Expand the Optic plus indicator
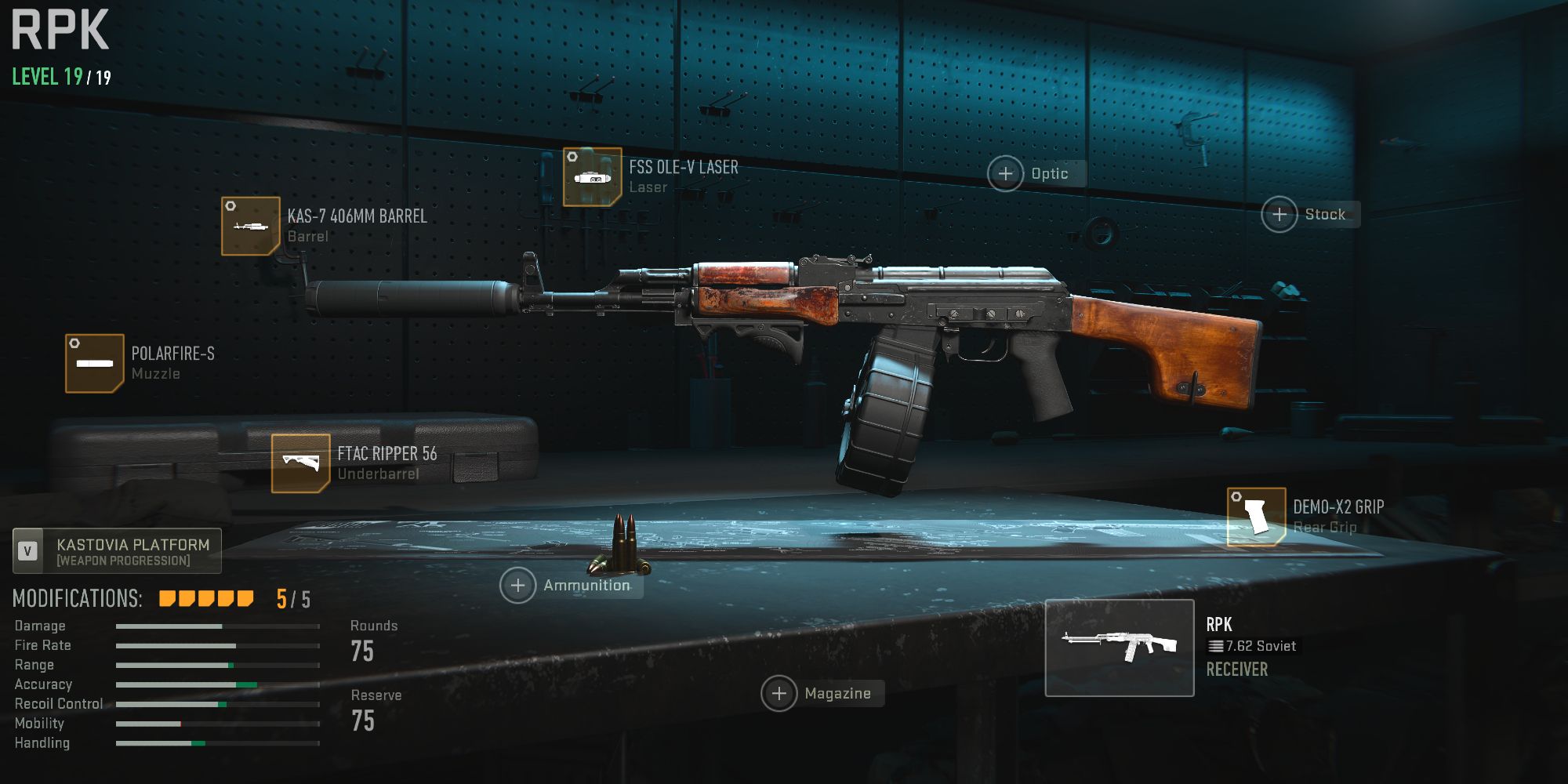Screen dimensions: 1568x784 (x=1004, y=174)
